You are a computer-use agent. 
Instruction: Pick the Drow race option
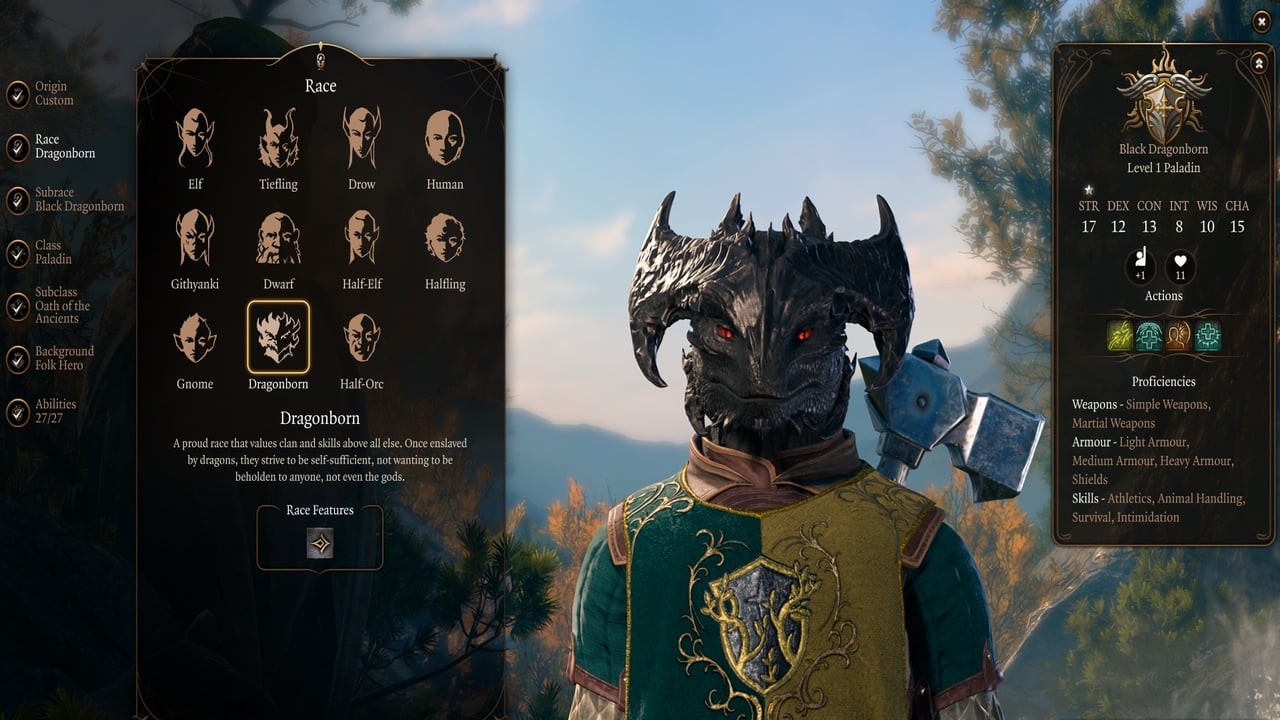point(361,139)
